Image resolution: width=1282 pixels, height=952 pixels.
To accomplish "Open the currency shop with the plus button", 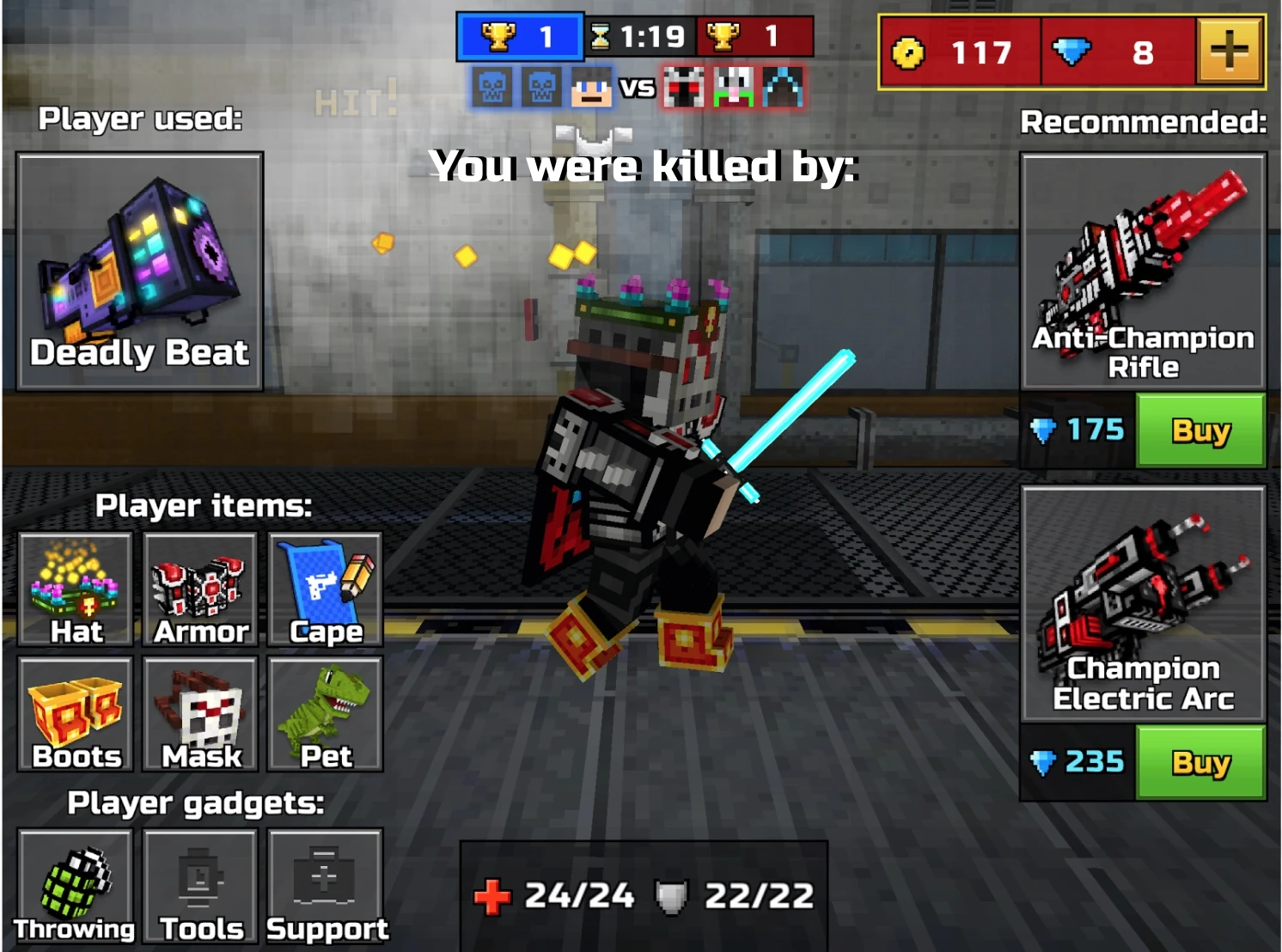I will [x=1228, y=52].
